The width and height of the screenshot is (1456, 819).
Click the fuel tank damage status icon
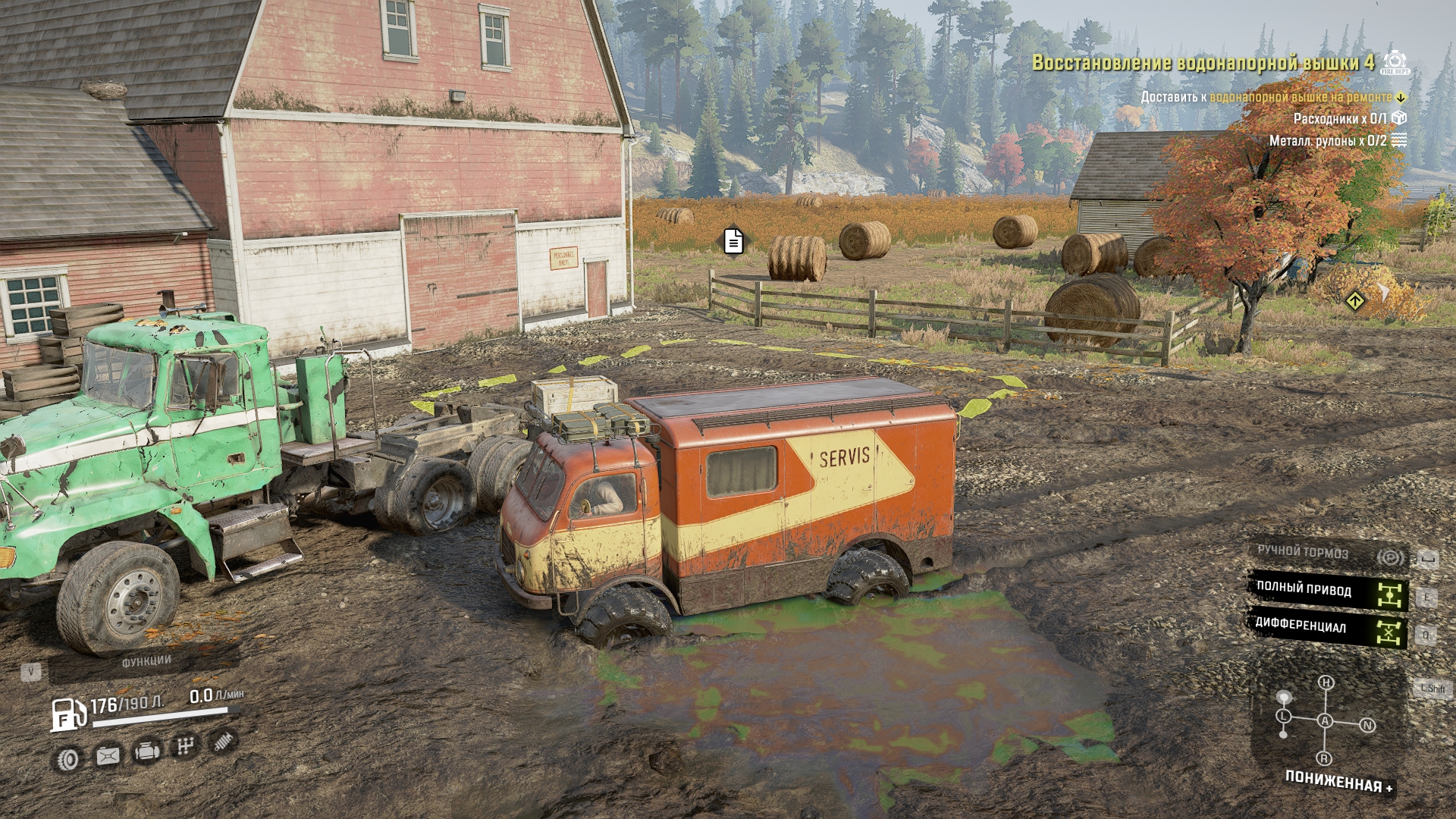(x=108, y=756)
